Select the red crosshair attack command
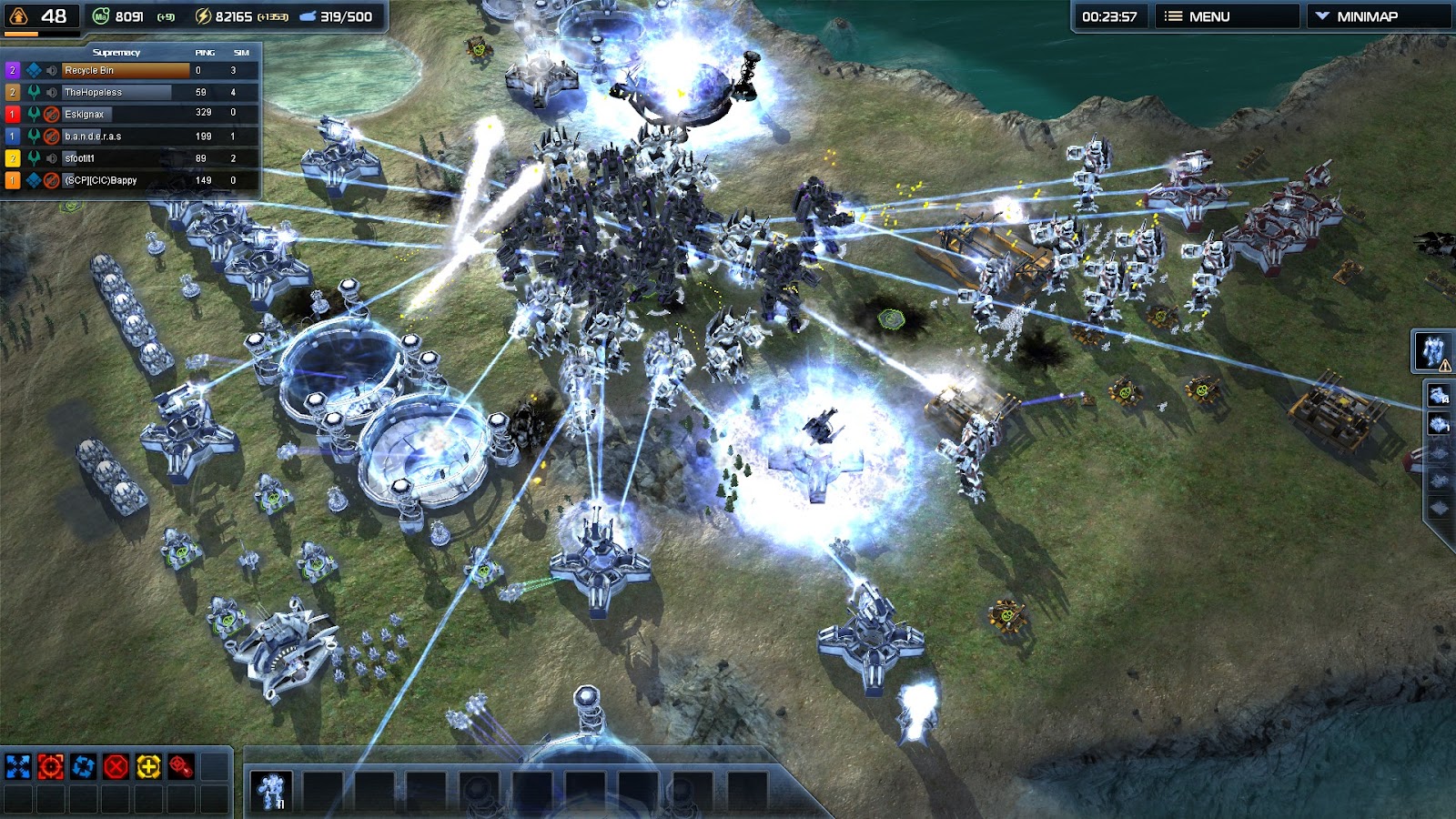 51,766
